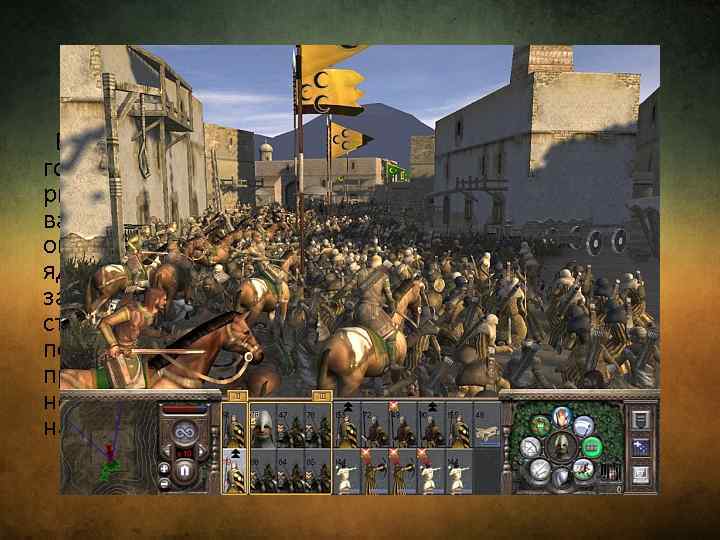
Task: Click the orange portrait button atop the command wheel
Action: pyautogui.click(x=561, y=416)
